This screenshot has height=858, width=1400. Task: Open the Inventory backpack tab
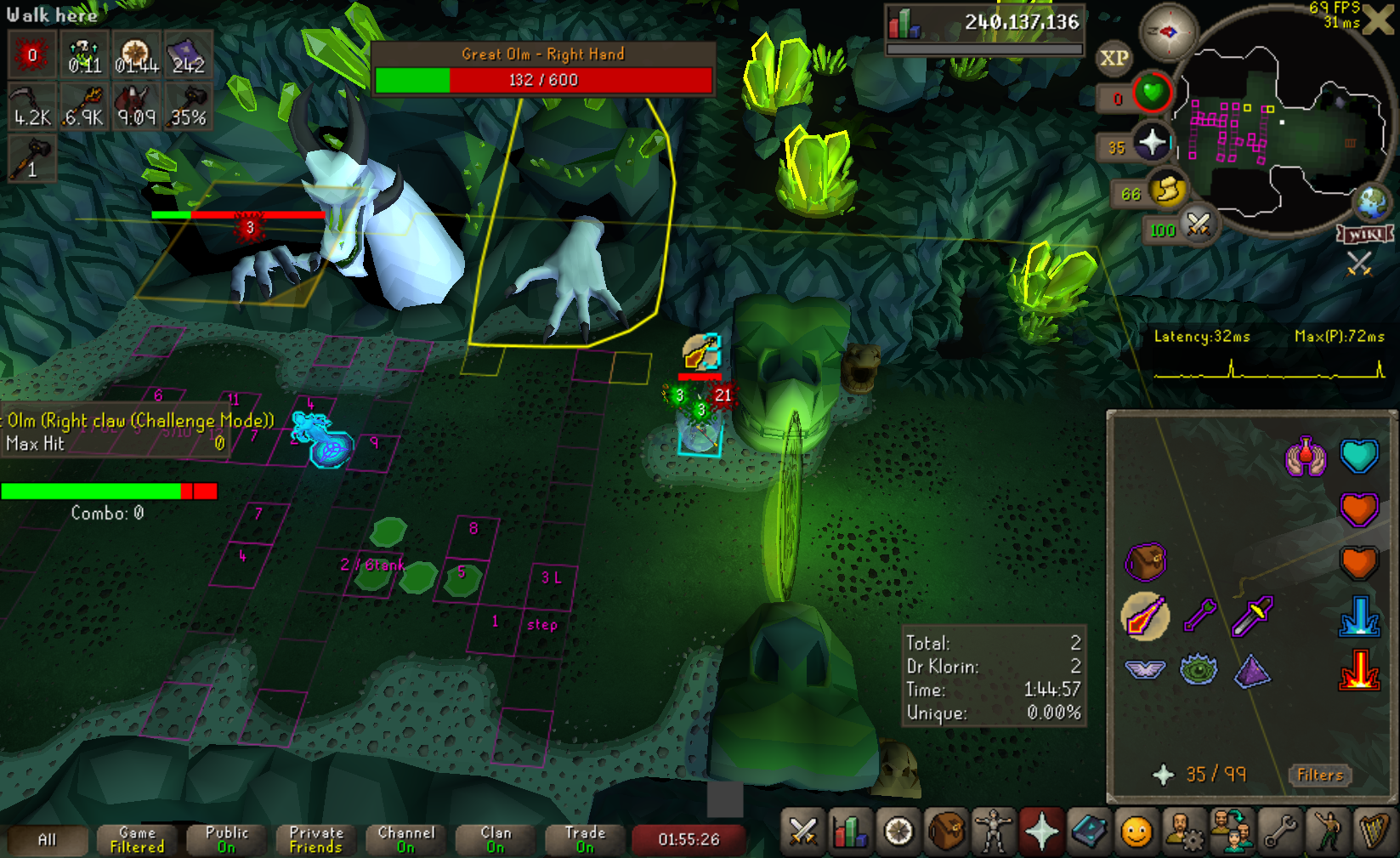pos(946,832)
